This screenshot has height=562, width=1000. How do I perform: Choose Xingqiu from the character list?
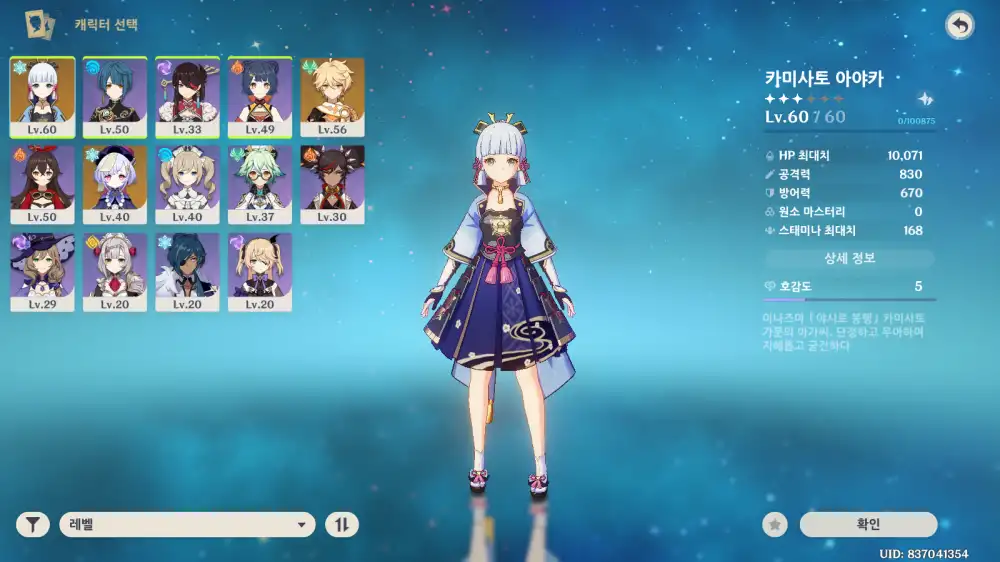click(115, 96)
